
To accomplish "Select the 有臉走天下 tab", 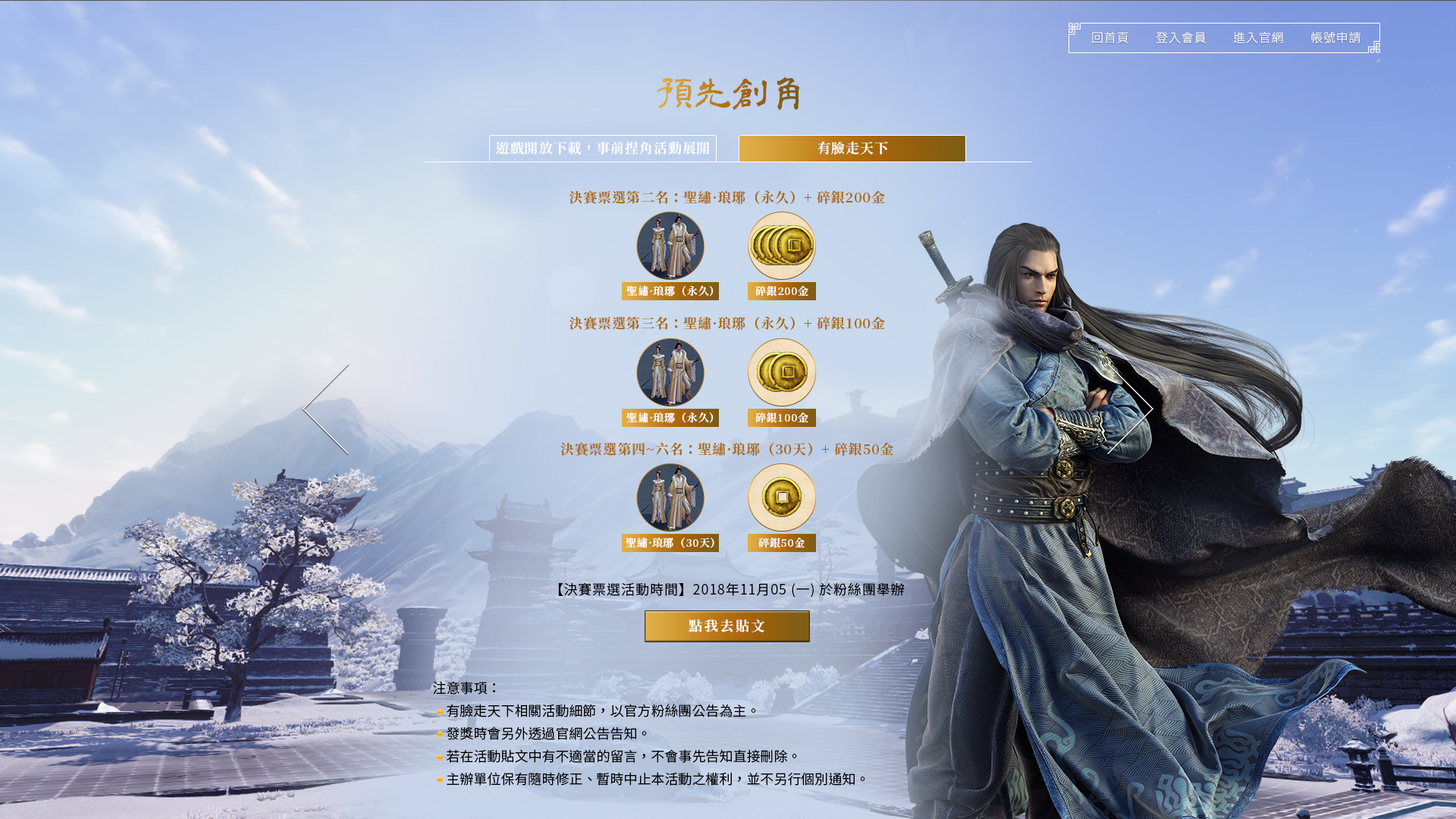I will 852,149.
